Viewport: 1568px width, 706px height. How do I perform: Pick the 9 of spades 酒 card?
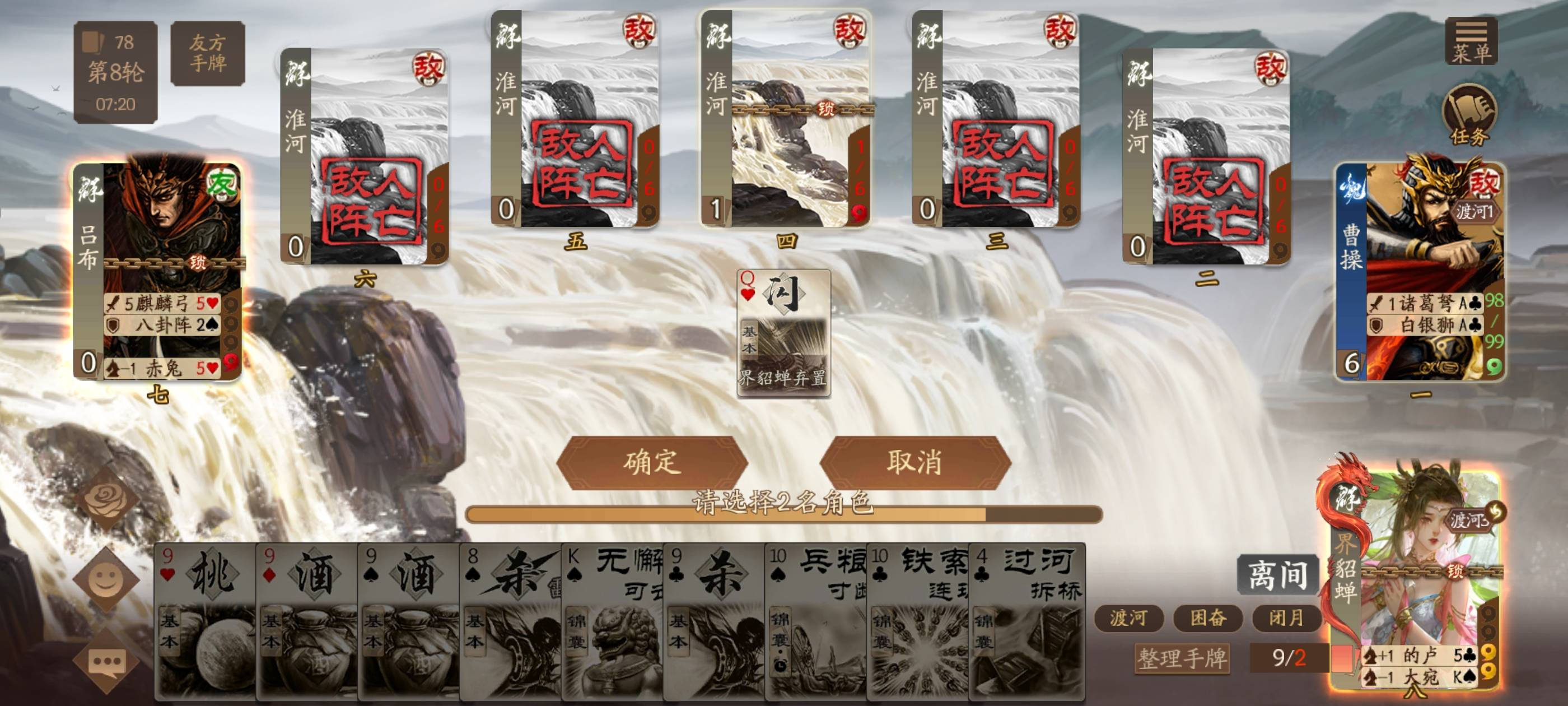409,621
